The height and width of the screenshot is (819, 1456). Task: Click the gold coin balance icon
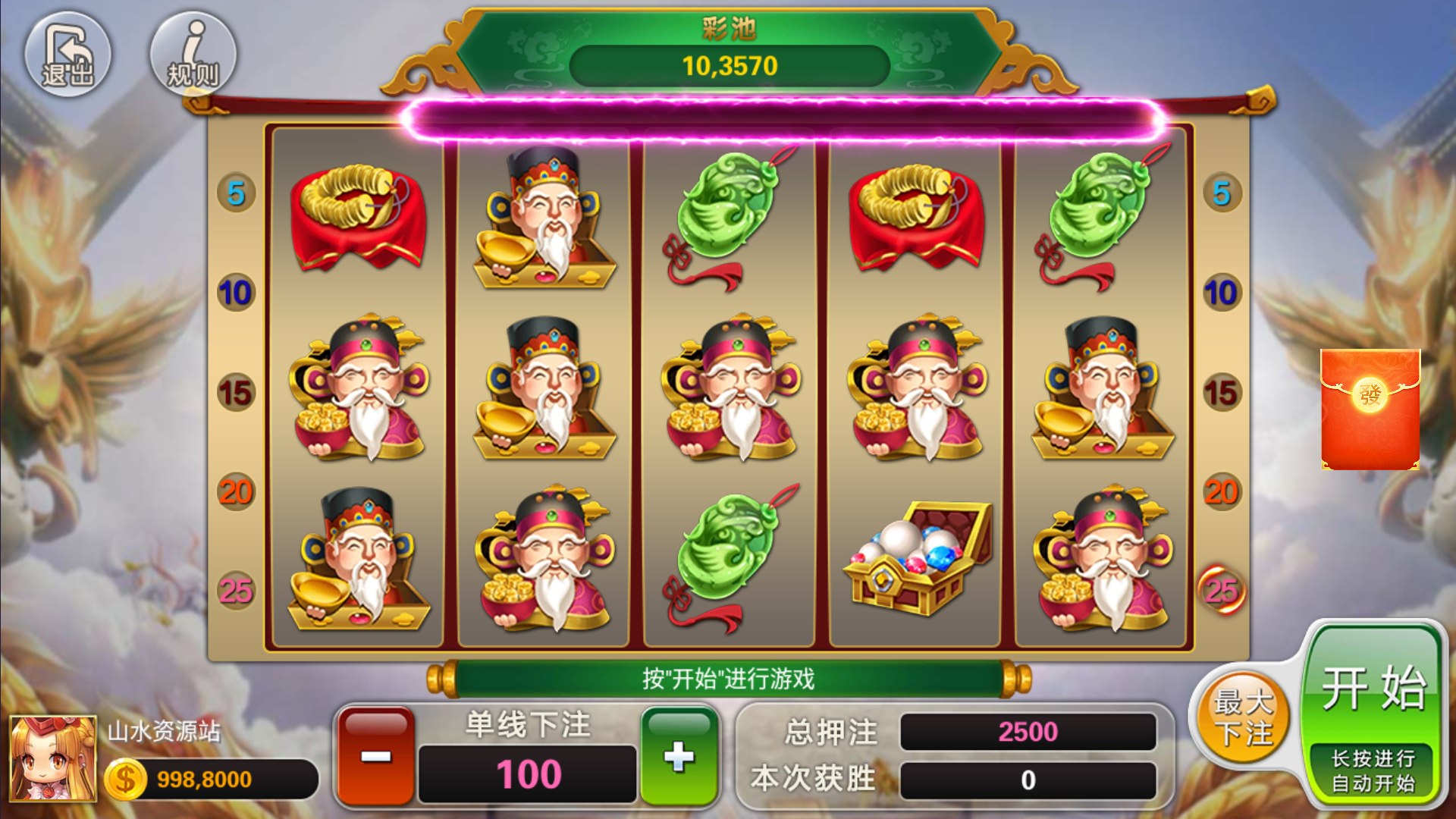click(125, 777)
